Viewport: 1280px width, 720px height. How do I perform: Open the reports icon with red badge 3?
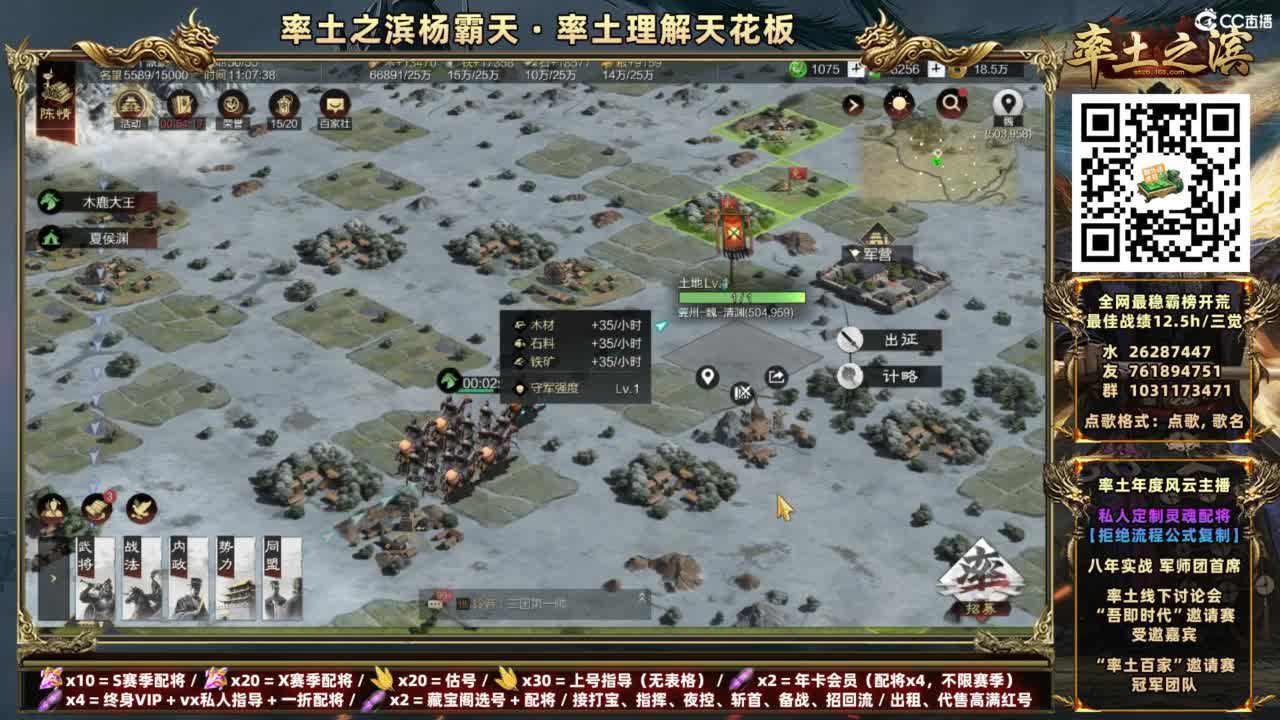(96, 508)
